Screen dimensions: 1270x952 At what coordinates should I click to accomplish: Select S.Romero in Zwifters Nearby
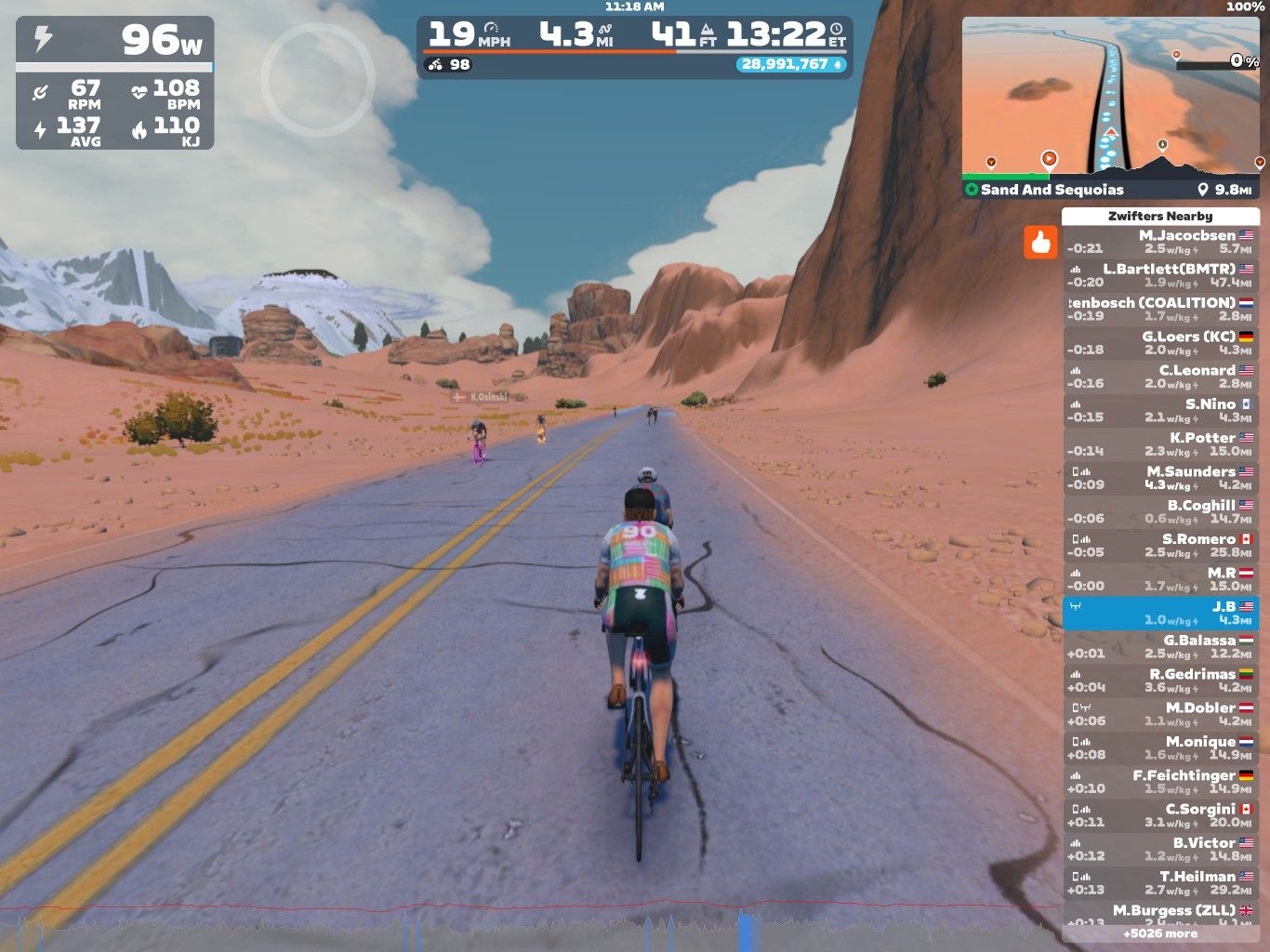pyautogui.click(x=1160, y=546)
